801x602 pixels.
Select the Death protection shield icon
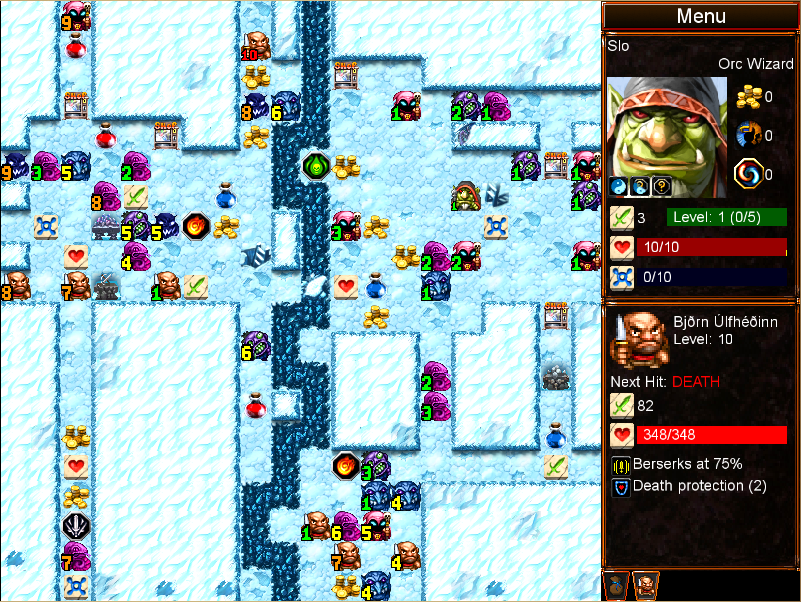620,486
